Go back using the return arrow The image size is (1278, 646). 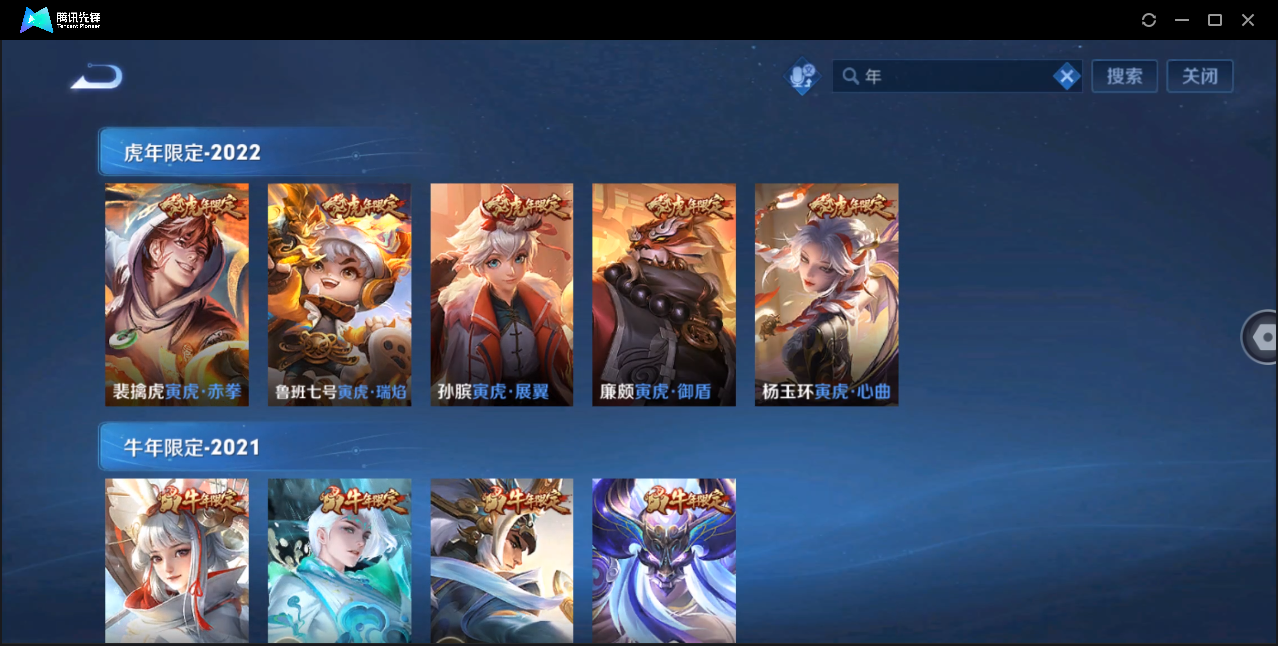[x=97, y=76]
